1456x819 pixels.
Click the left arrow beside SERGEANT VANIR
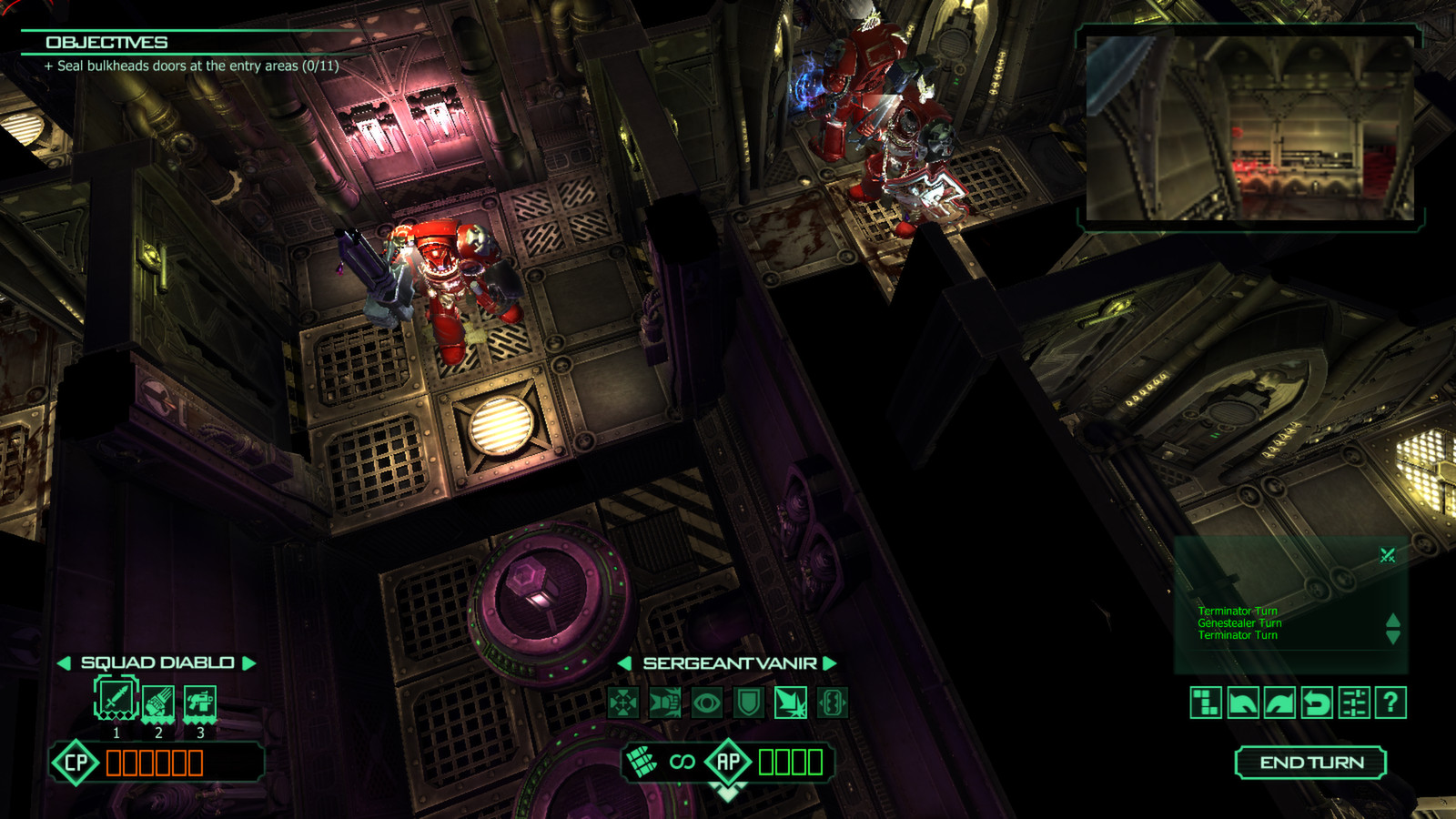pos(626,662)
